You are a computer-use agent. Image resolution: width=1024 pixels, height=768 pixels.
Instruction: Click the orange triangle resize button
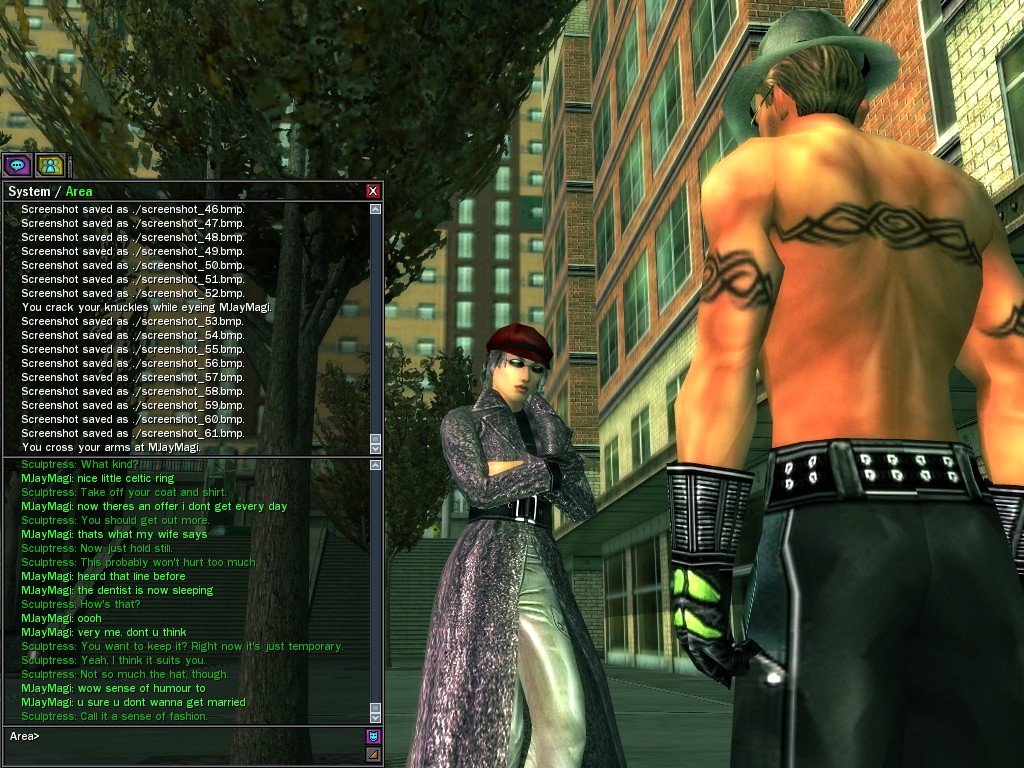click(x=373, y=754)
